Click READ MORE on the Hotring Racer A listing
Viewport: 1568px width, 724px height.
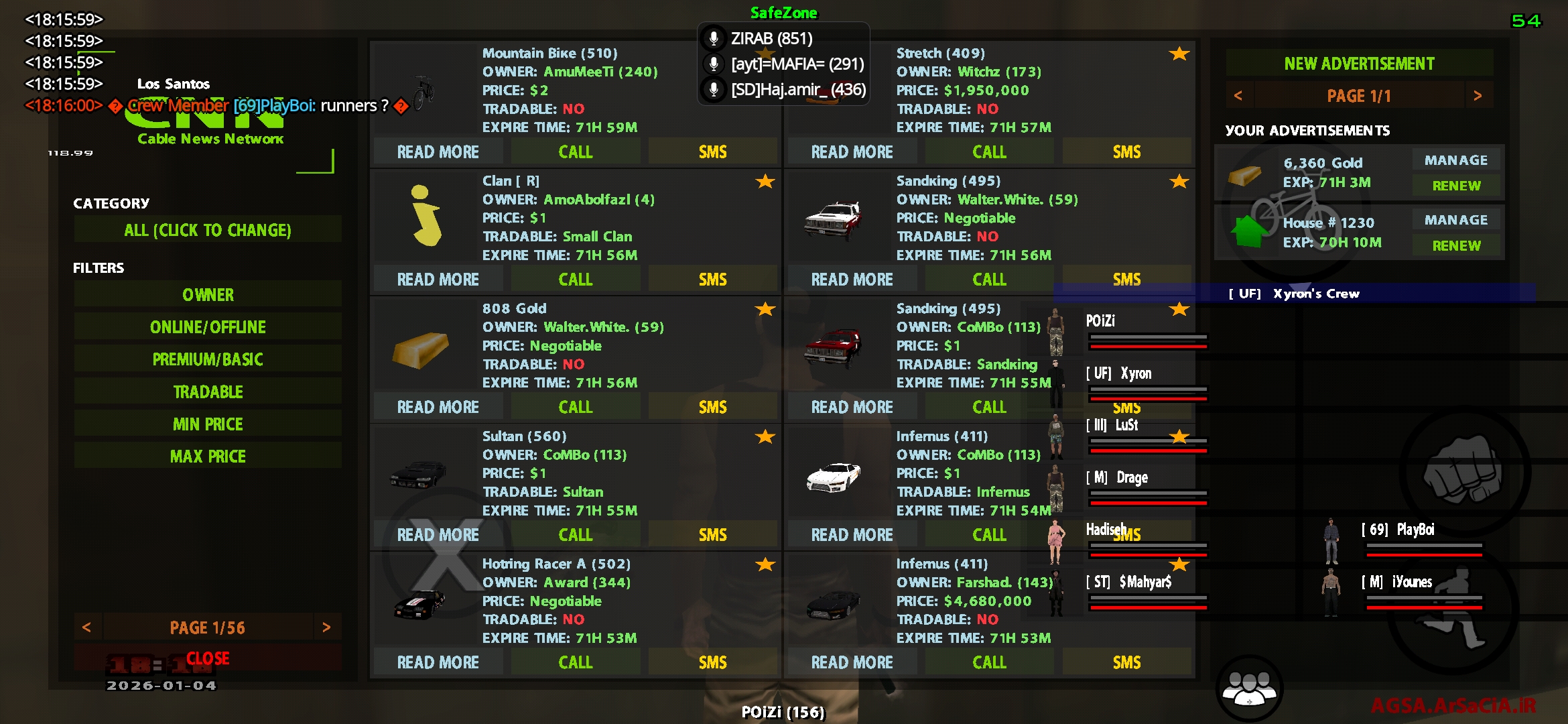tap(438, 662)
